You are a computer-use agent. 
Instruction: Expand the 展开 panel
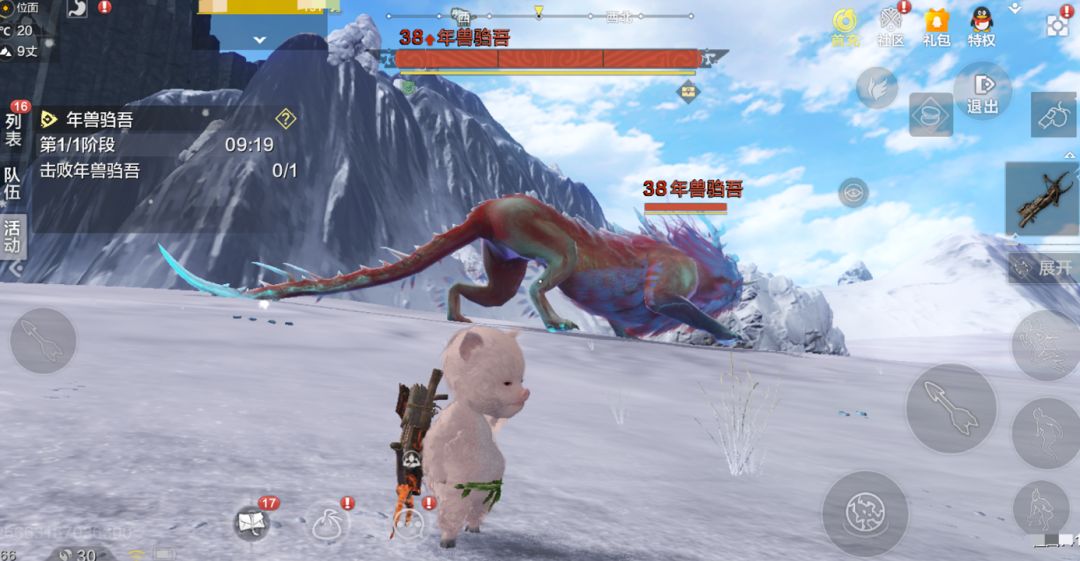pyautogui.click(x=1044, y=268)
